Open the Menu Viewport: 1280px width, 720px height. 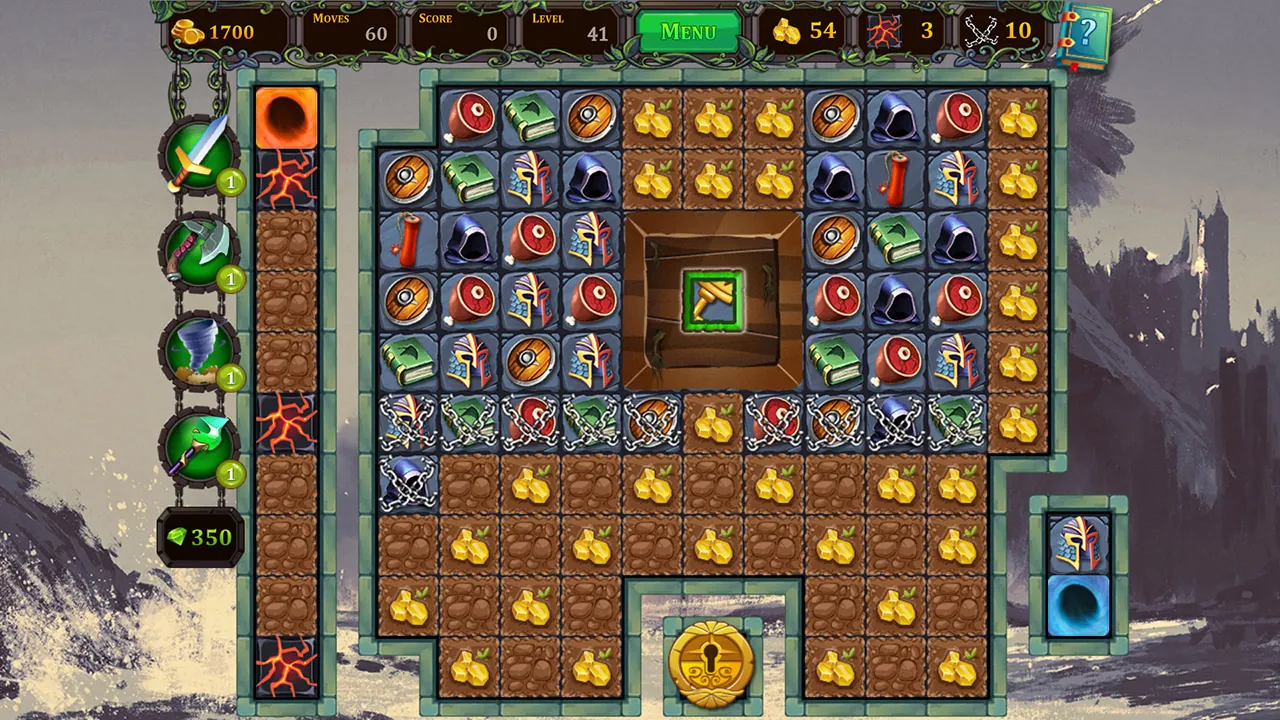[687, 31]
